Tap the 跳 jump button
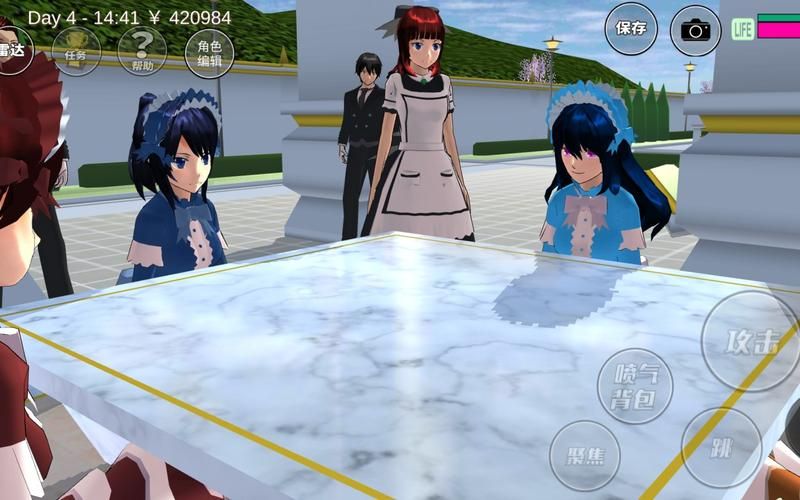Screen dimensions: 800x500 click(721, 448)
